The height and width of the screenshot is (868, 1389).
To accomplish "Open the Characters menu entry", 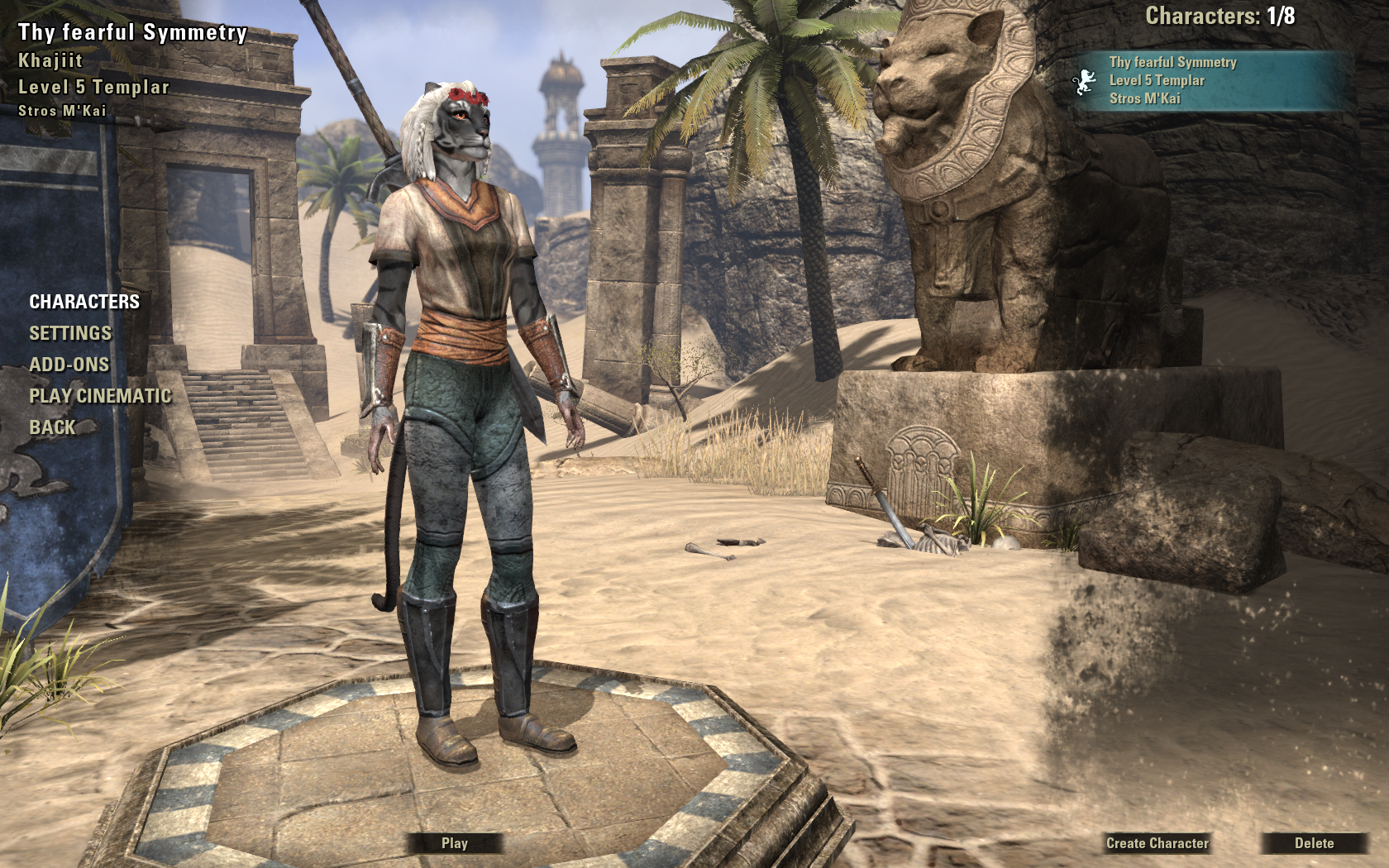I will pyautogui.click(x=84, y=302).
